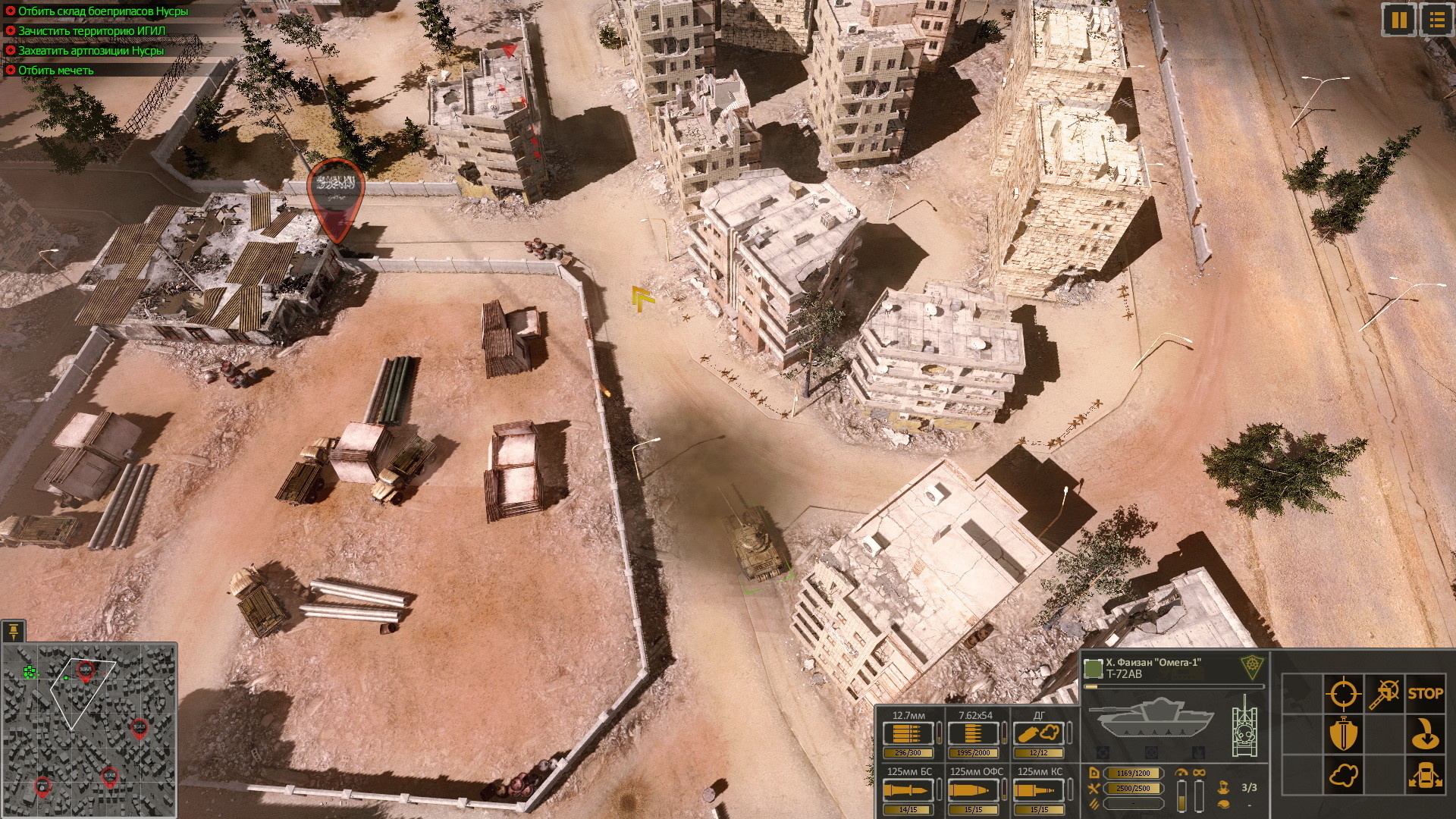Choose the 125mm КС shell
Viewport: 1456px width, 819px height.
tap(1040, 790)
